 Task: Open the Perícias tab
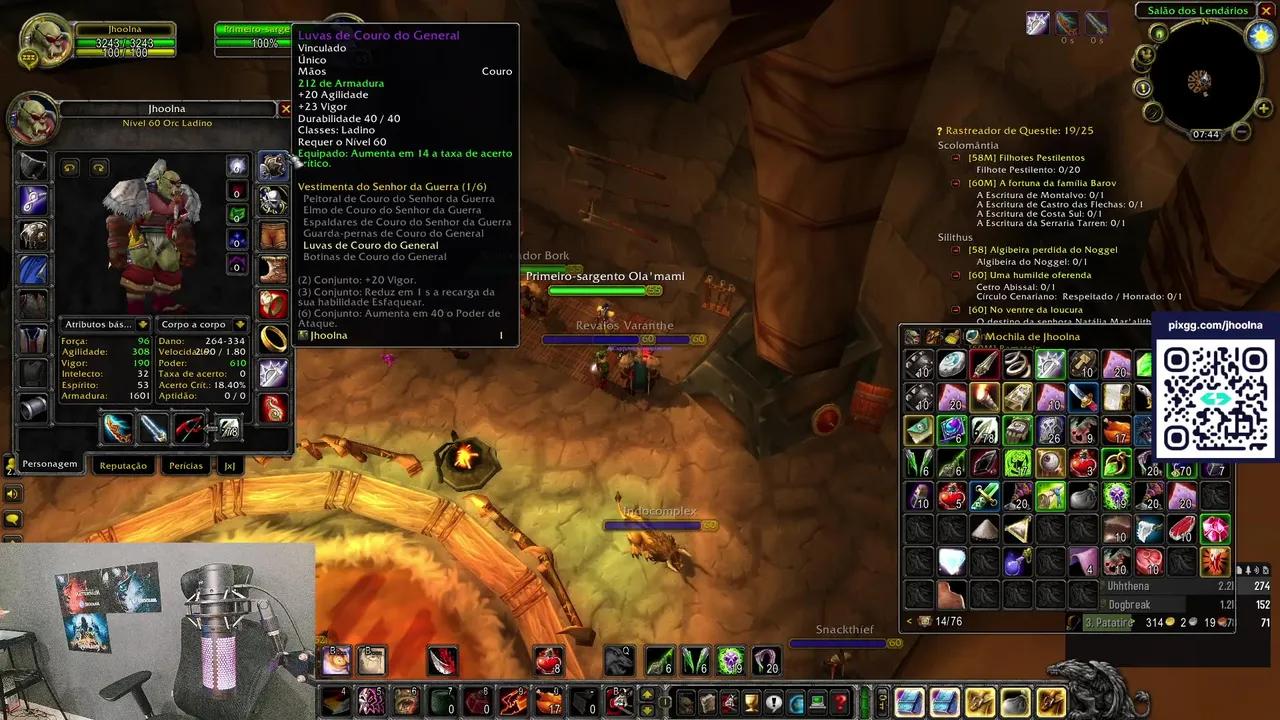(186, 465)
